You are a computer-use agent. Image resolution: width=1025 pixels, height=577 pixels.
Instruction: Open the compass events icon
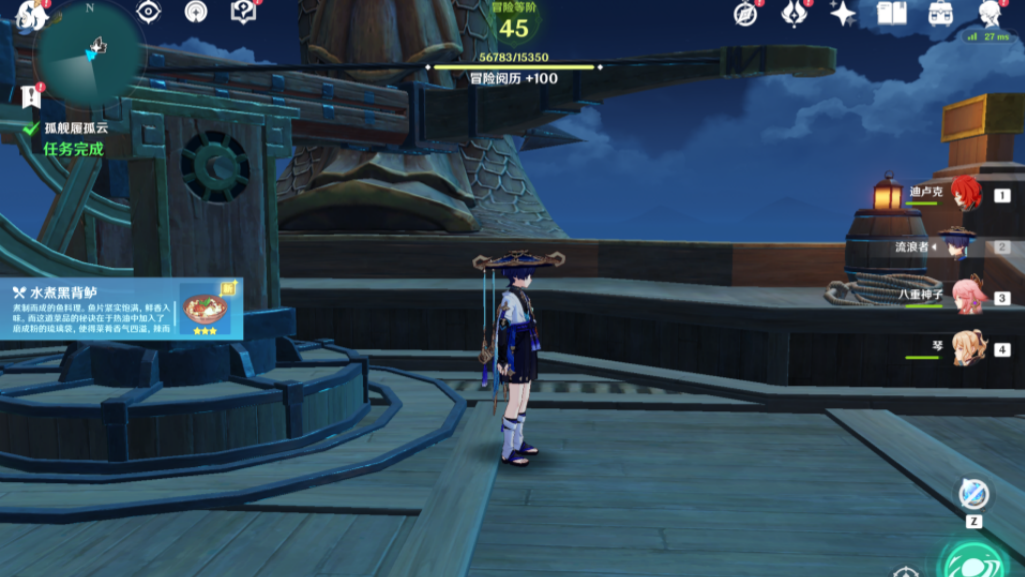tap(745, 14)
